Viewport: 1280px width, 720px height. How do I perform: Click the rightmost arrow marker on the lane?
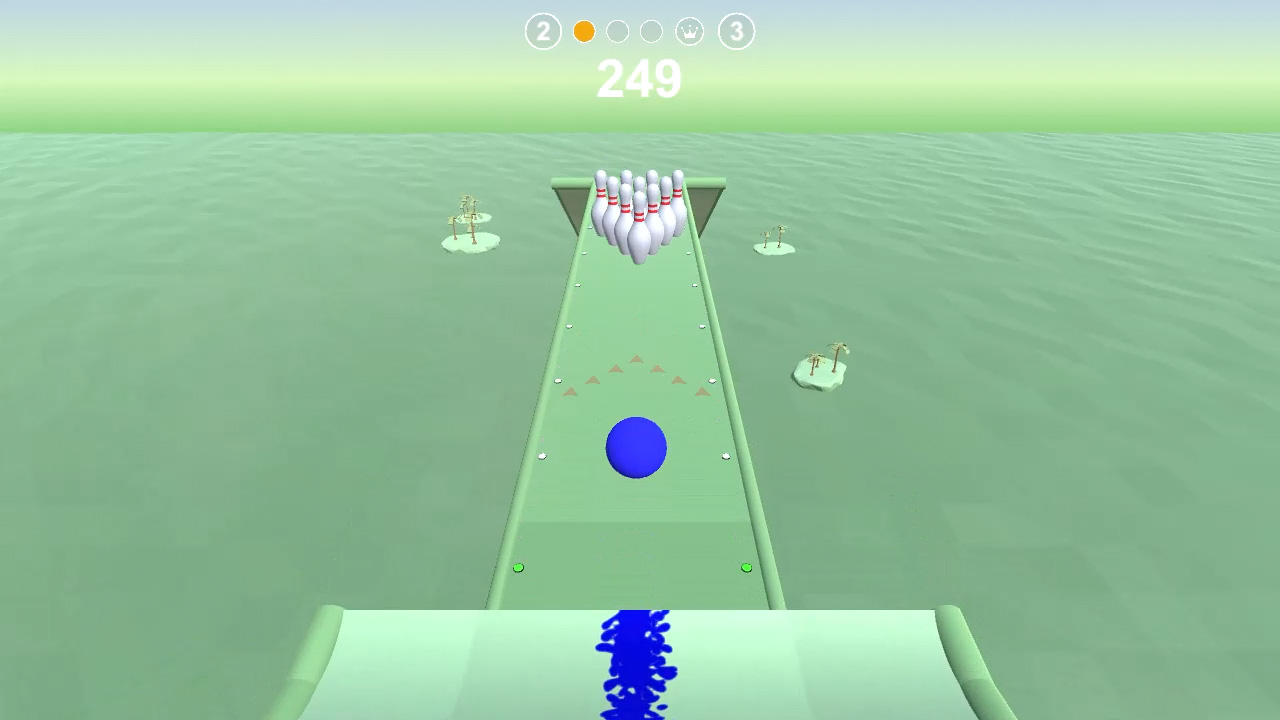703,393
